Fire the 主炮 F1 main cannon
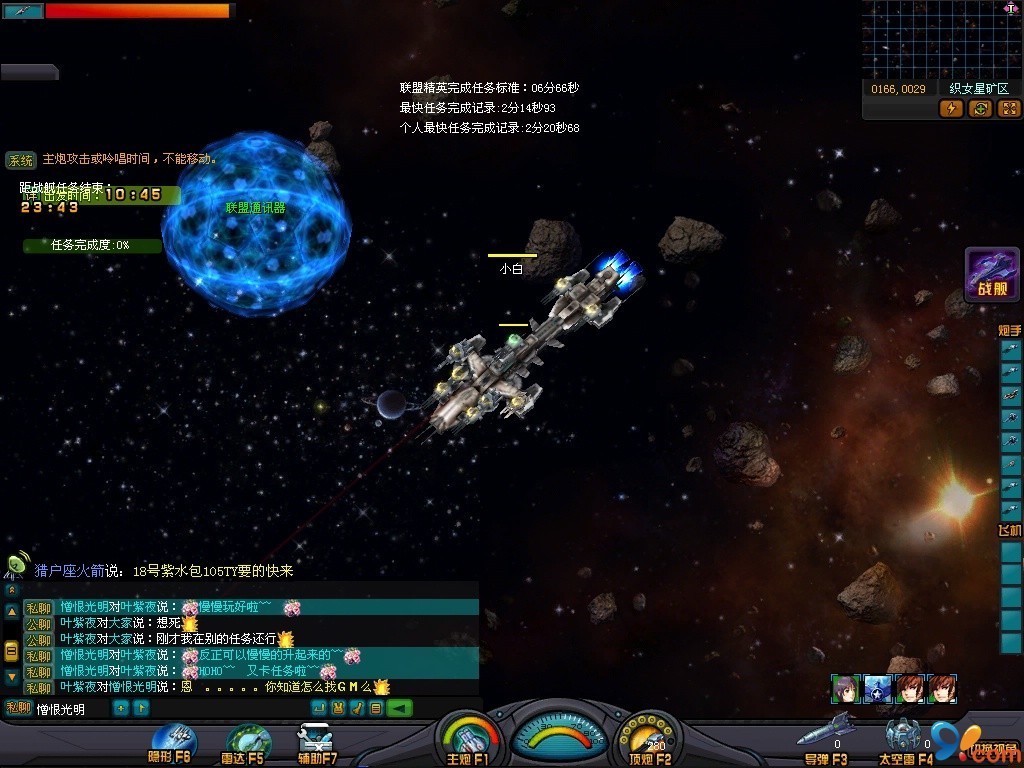Viewport: 1024px width, 768px height. 468,742
